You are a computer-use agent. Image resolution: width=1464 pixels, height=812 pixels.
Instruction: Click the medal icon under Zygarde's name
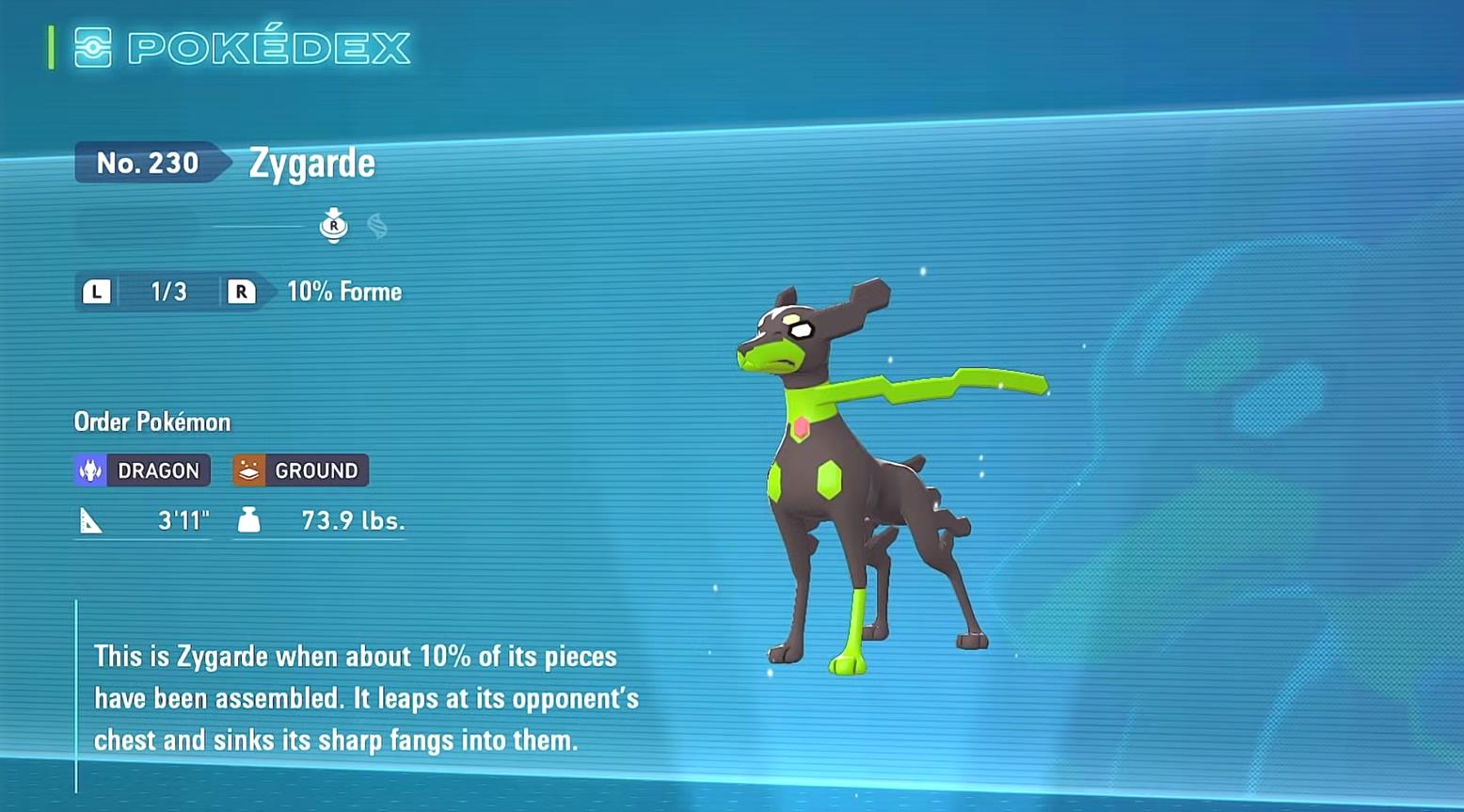coord(333,226)
